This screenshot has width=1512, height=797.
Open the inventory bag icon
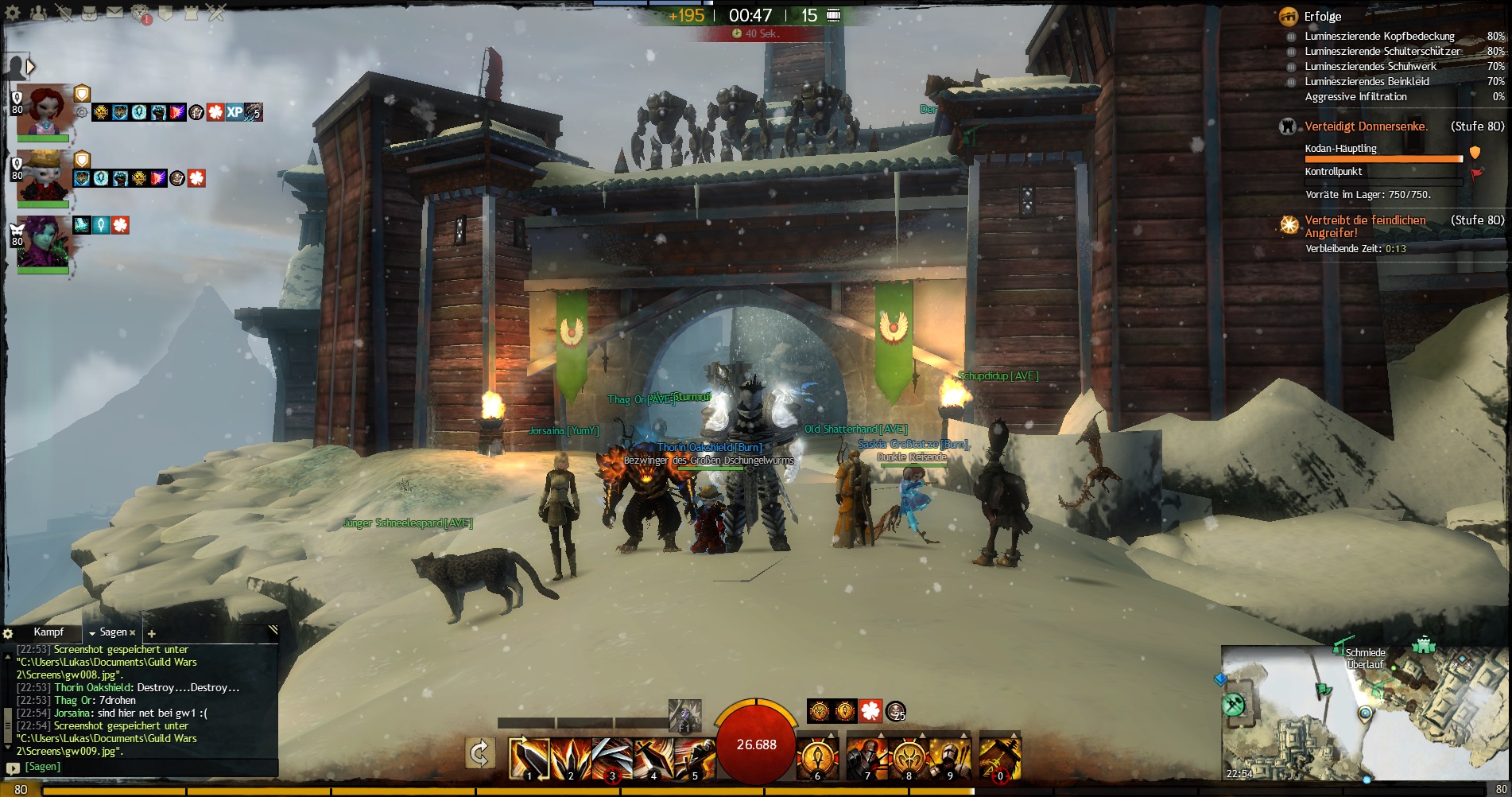click(x=90, y=13)
